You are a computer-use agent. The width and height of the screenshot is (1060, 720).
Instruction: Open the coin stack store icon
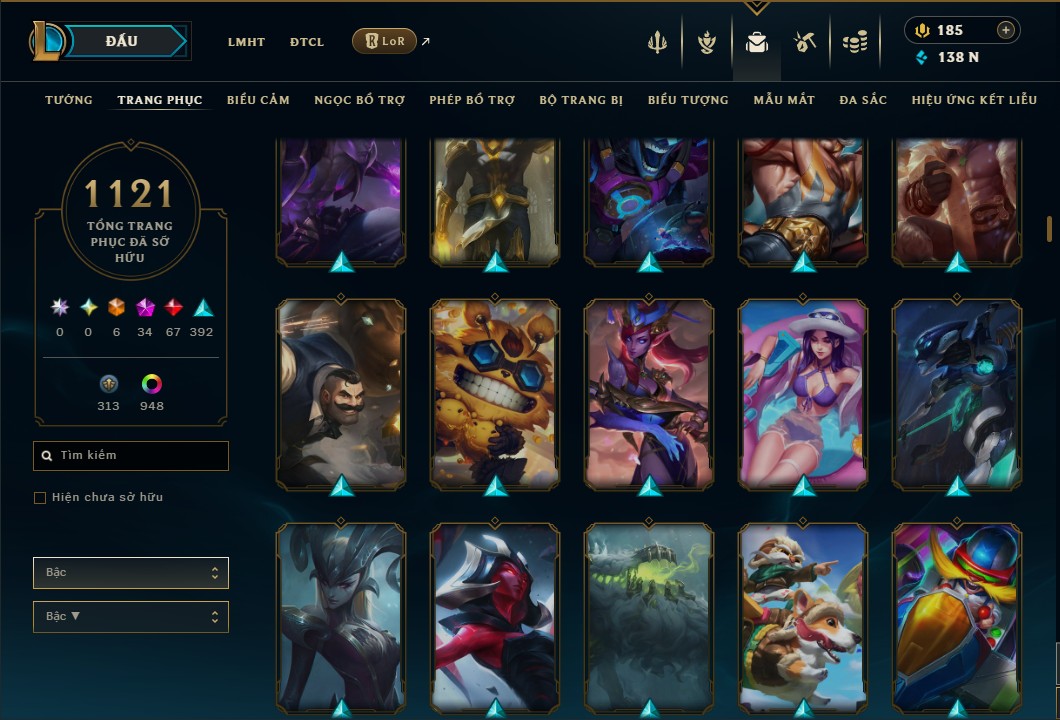tap(854, 42)
